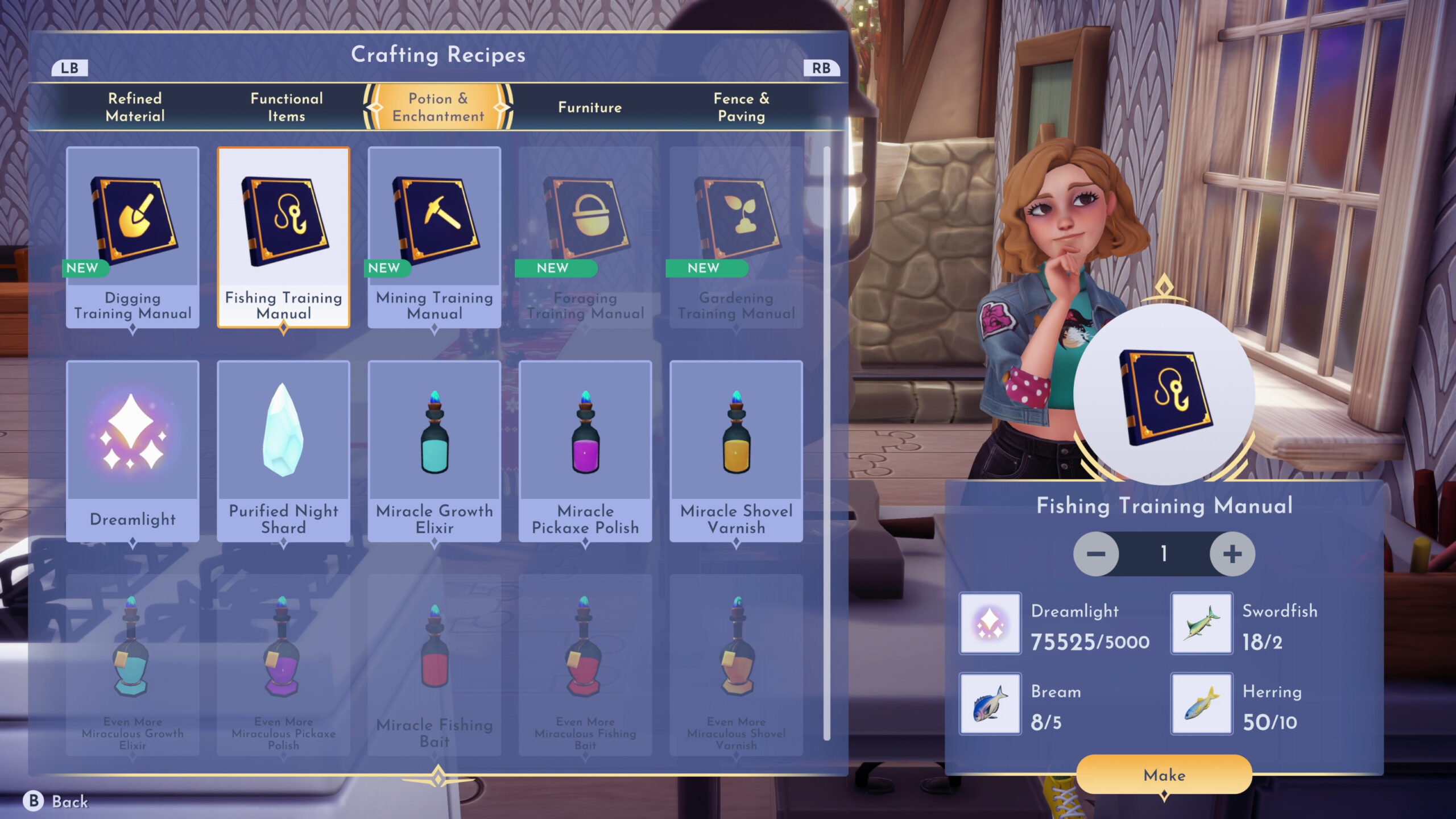Select the Miracle Shovel Varnish recipe
The image size is (1456, 819).
pyautogui.click(x=736, y=450)
